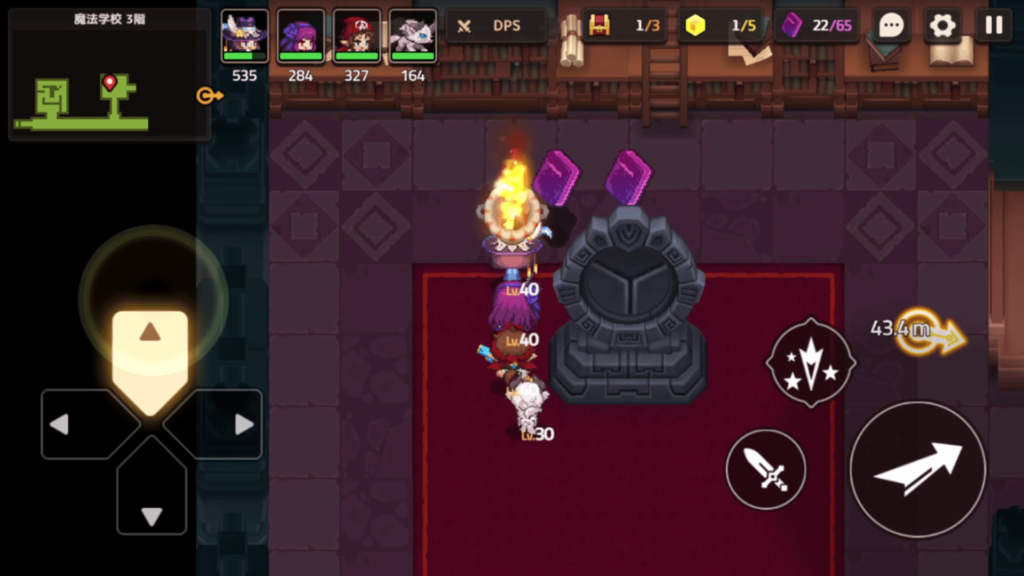The height and width of the screenshot is (576, 1024).
Task: Open the gear settings menu
Action: point(942,26)
